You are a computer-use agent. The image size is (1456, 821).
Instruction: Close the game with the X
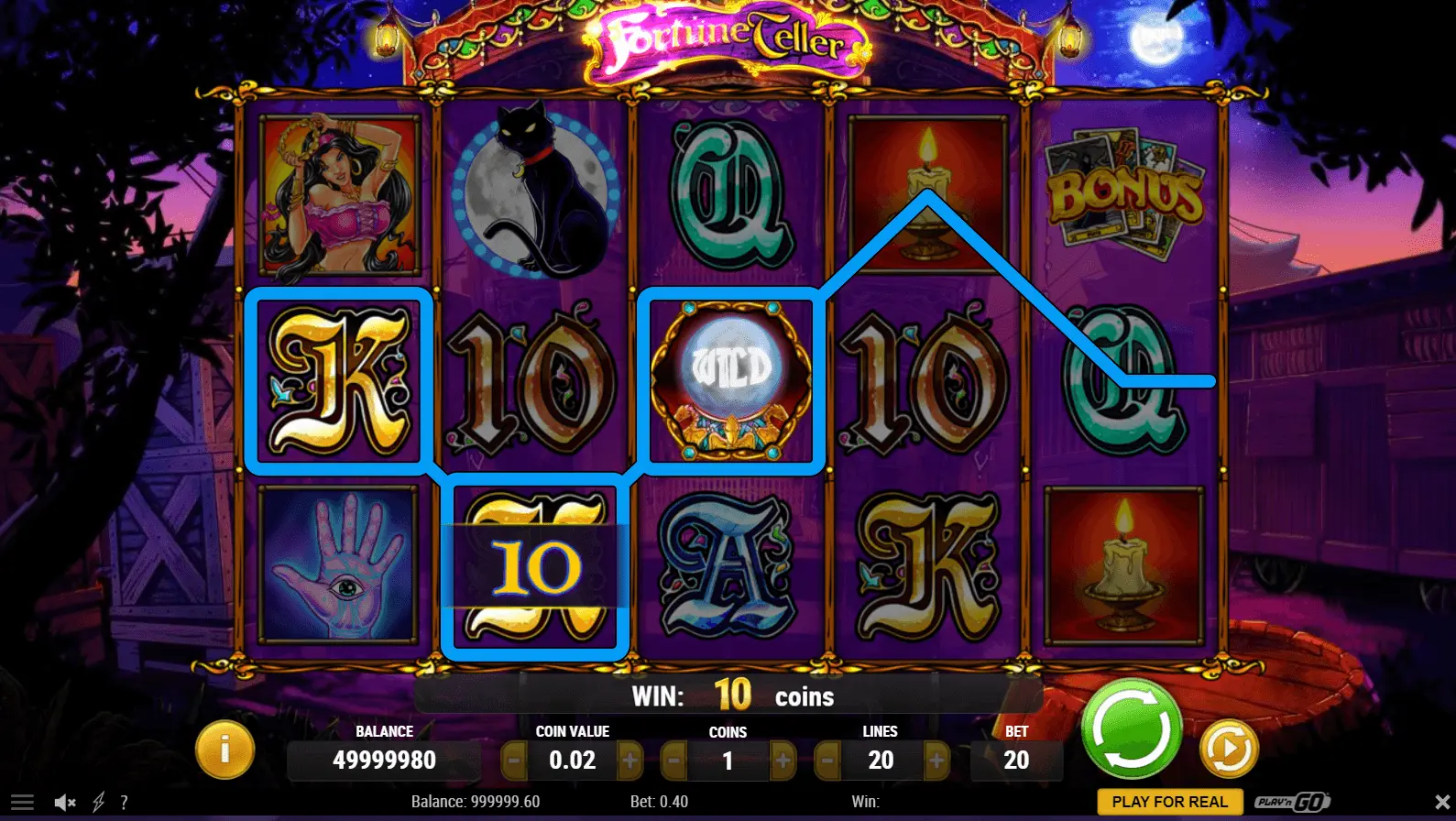[x=1441, y=803]
